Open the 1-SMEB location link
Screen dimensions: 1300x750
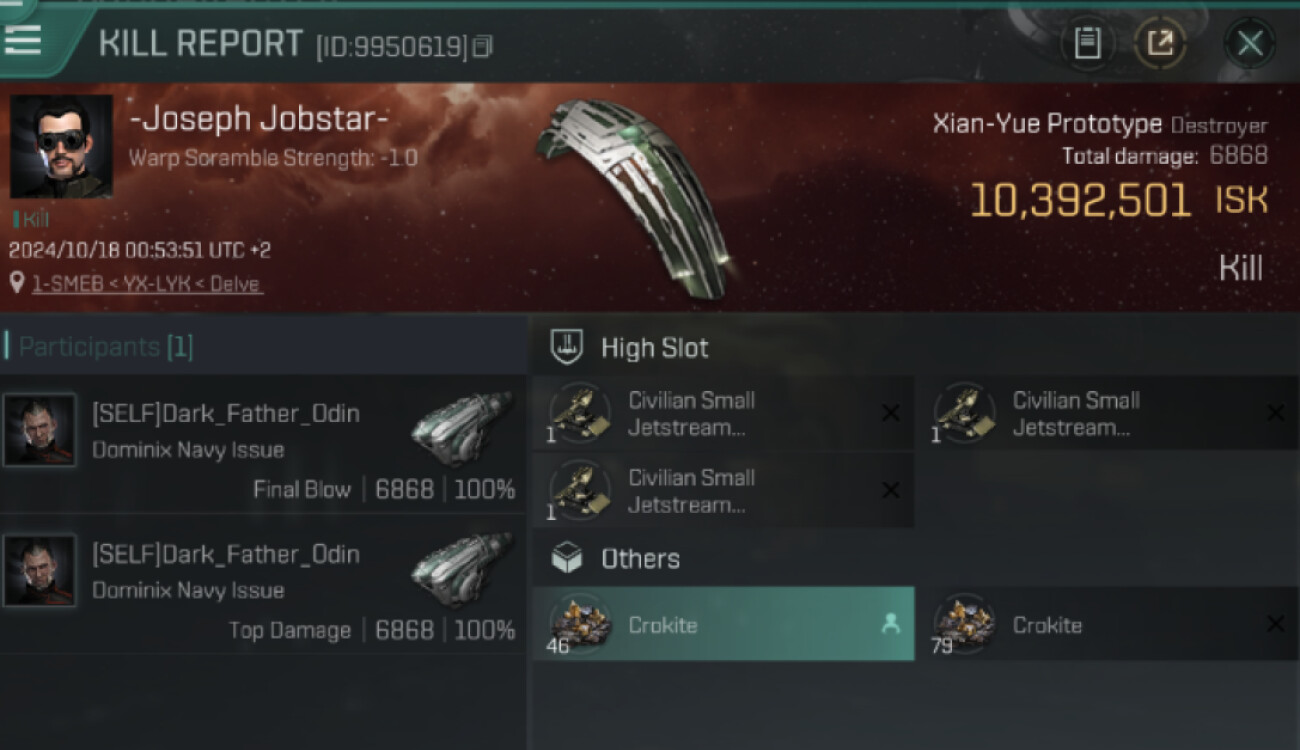click(146, 284)
